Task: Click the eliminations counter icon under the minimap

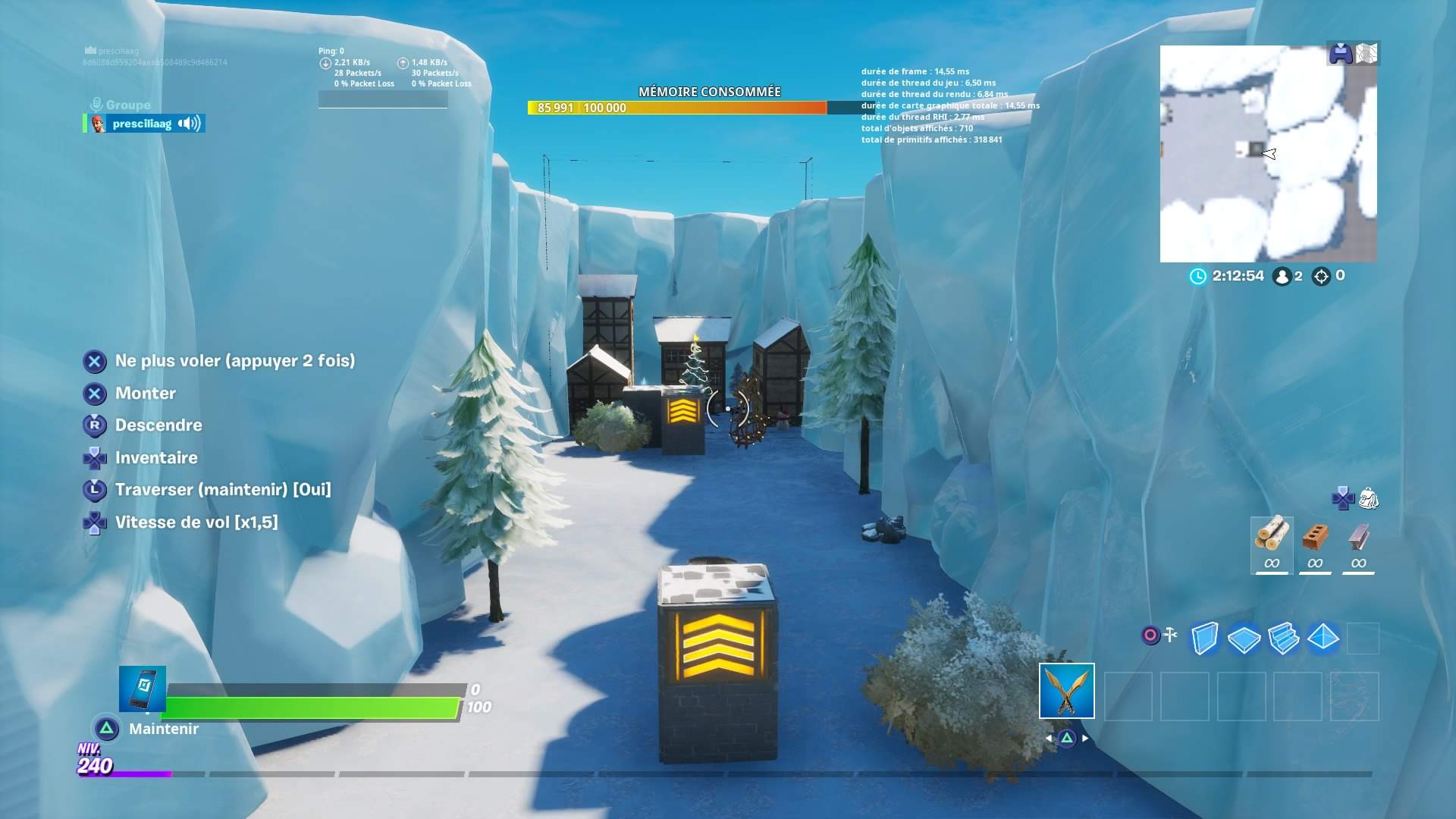Action: point(1323,277)
